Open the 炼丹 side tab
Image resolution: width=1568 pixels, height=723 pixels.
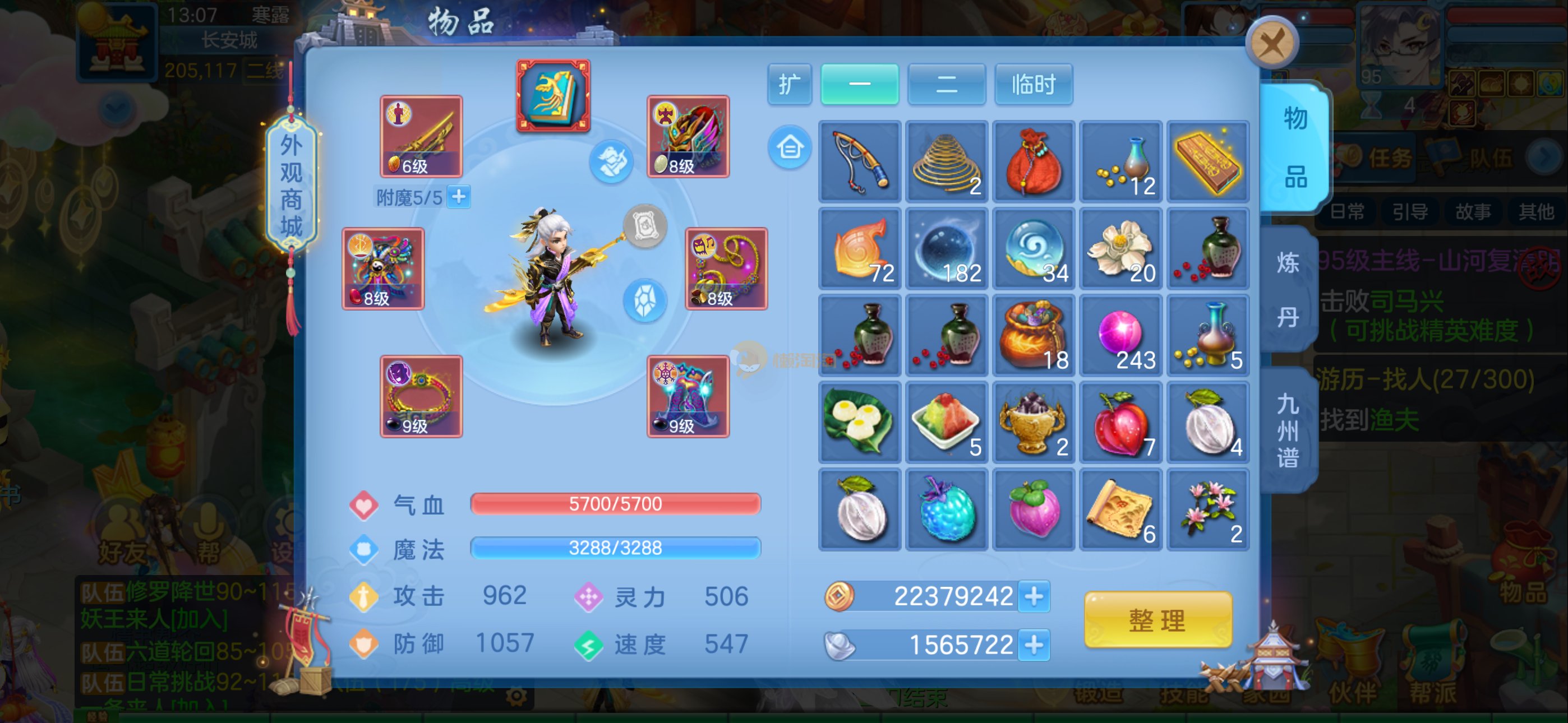(1288, 290)
